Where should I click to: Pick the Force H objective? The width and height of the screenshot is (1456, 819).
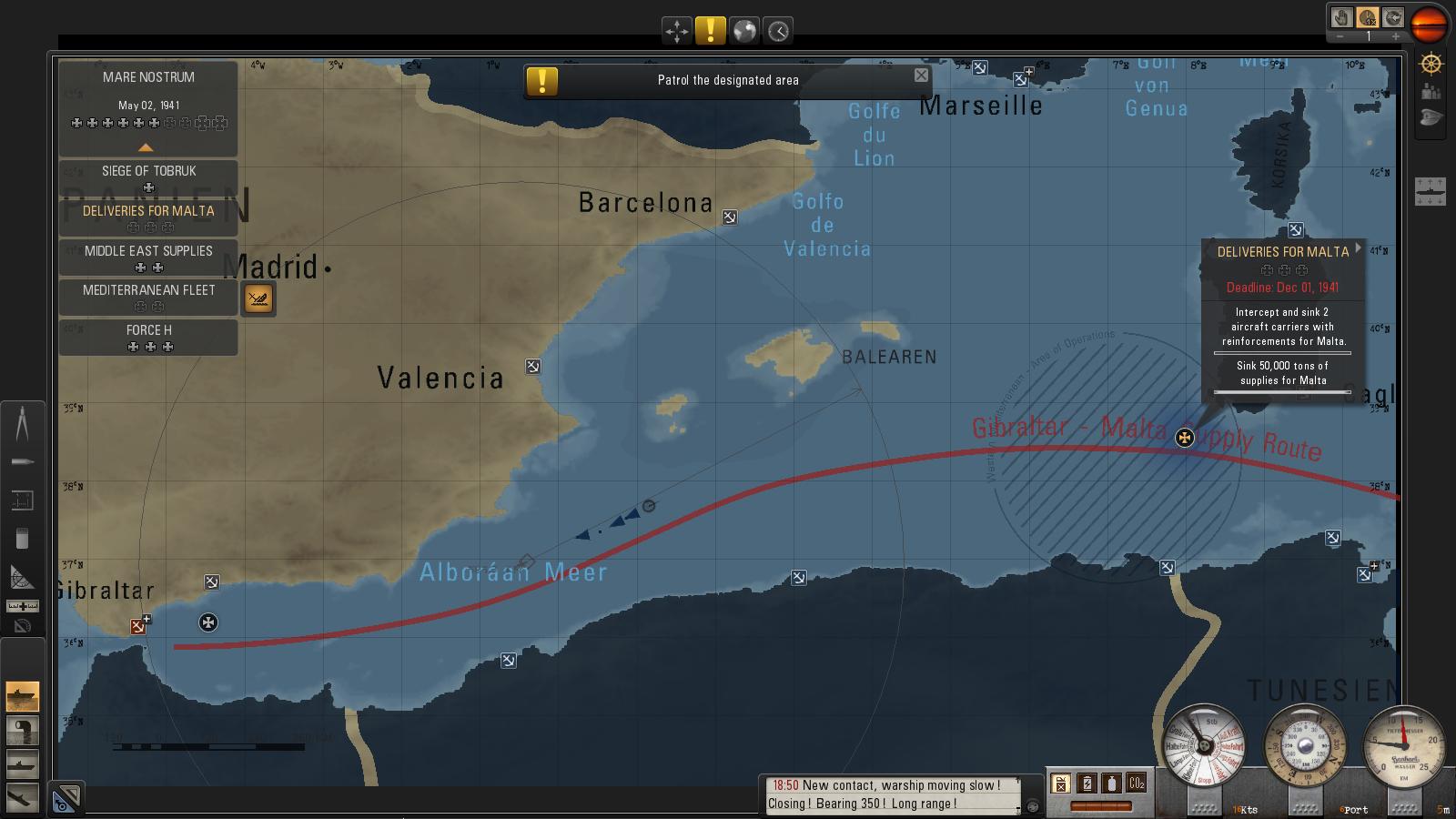[x=148, y=337]
